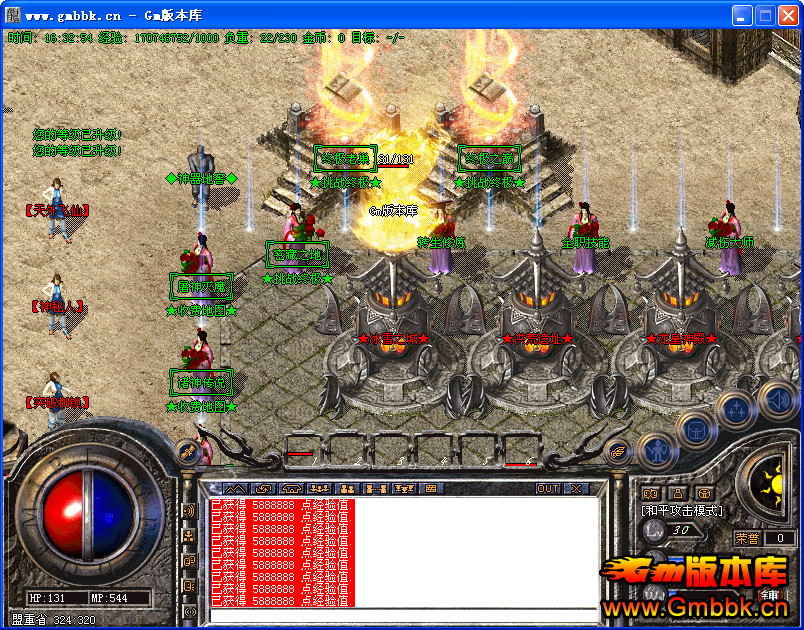This screenshot has height=630, width=804.
Task: Click the mountain-shaped chat toolbar button
Action: click(x=233, y=489)
